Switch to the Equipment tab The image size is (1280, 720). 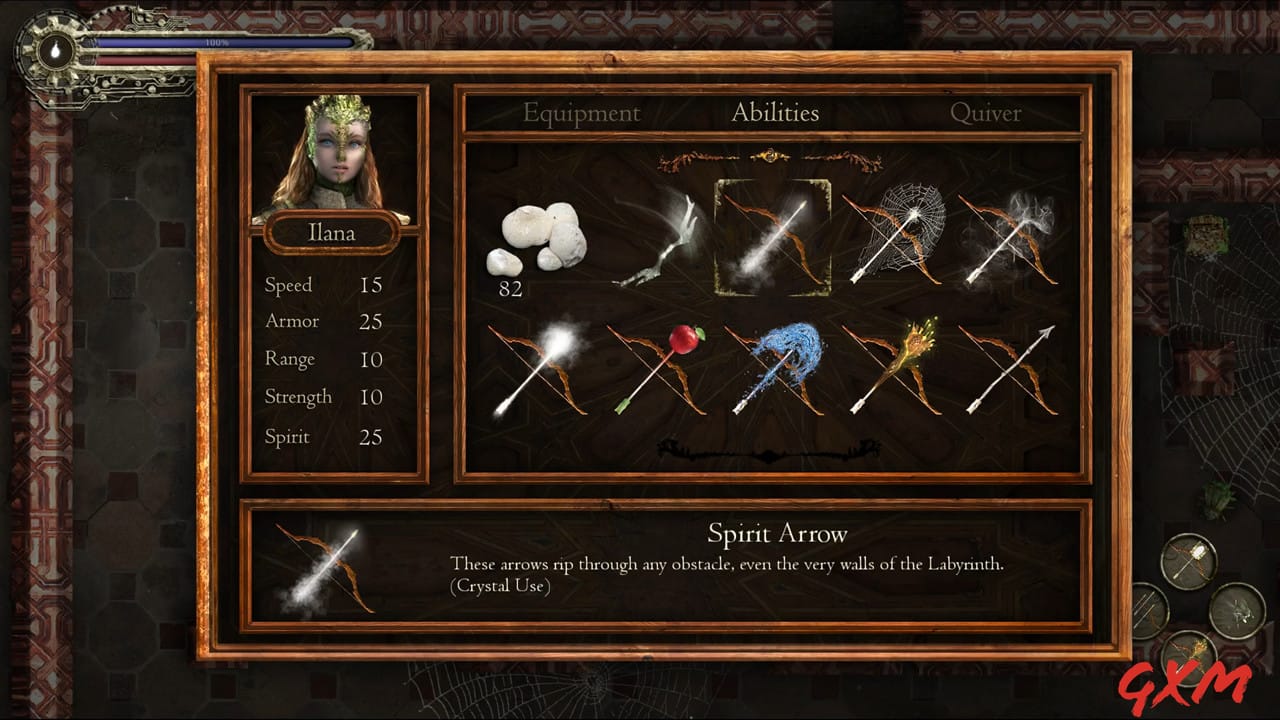581,113
